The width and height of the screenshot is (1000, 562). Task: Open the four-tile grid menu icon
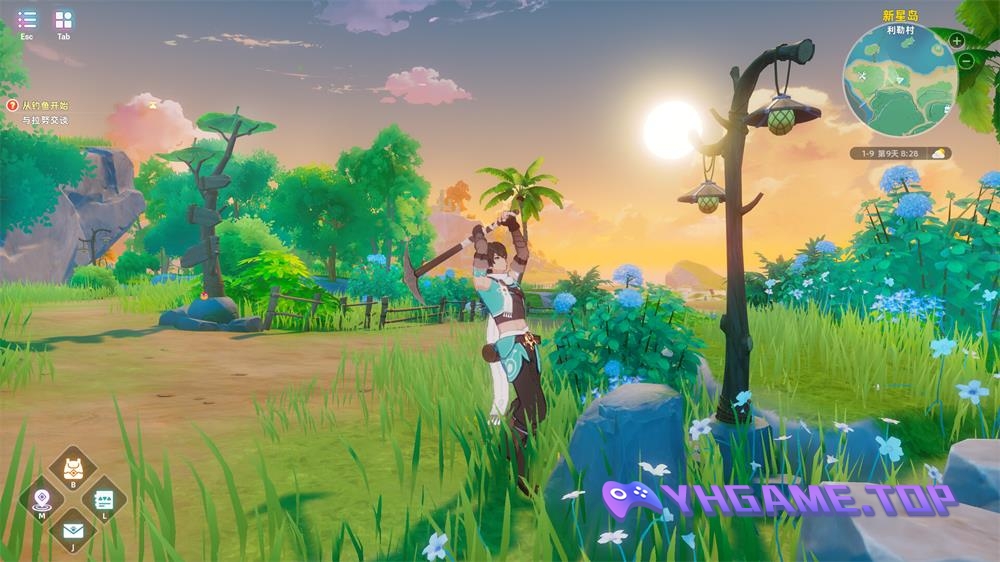click(x=63, y=19)
